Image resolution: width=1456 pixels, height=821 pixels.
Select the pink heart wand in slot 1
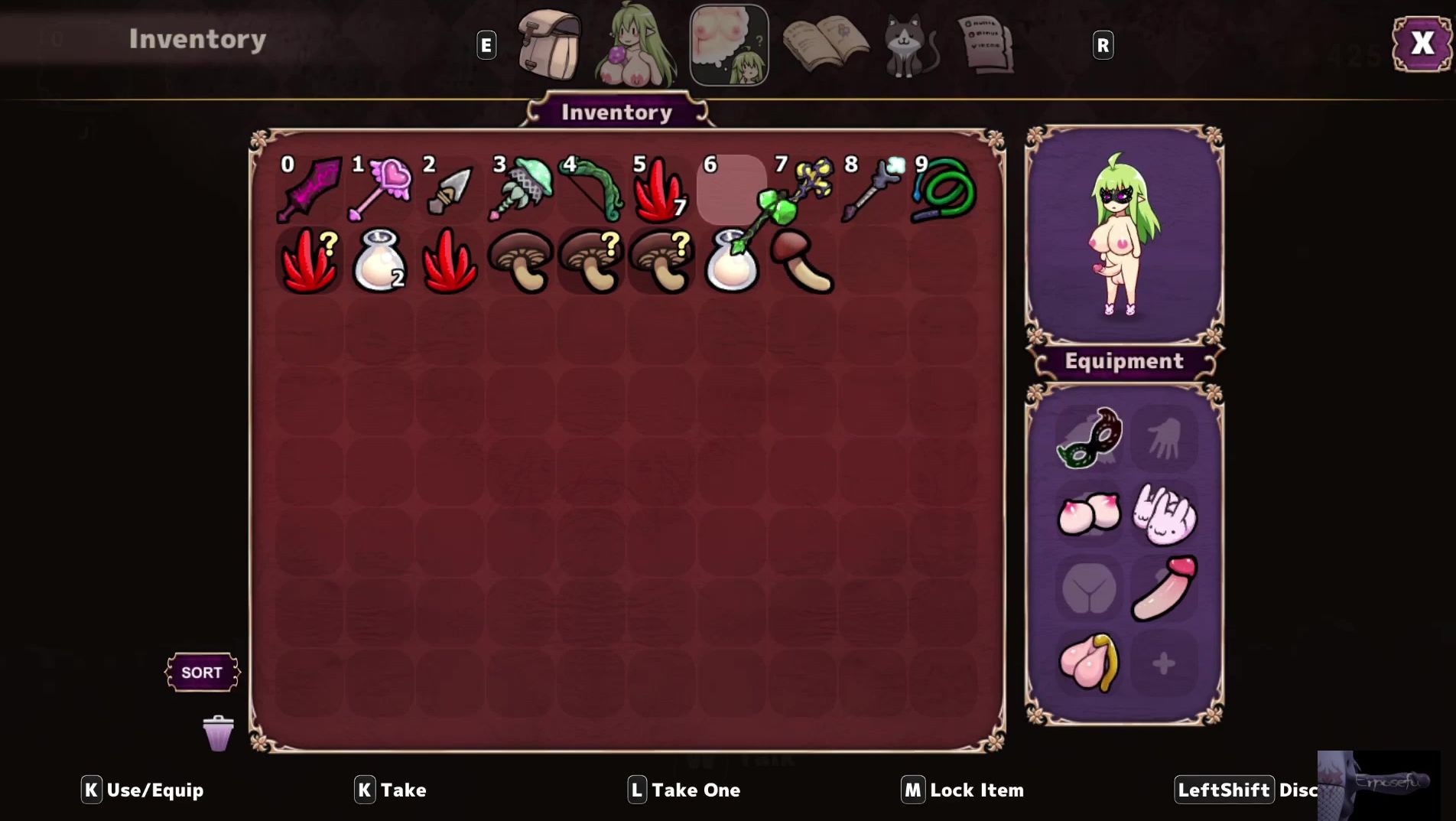380,189
